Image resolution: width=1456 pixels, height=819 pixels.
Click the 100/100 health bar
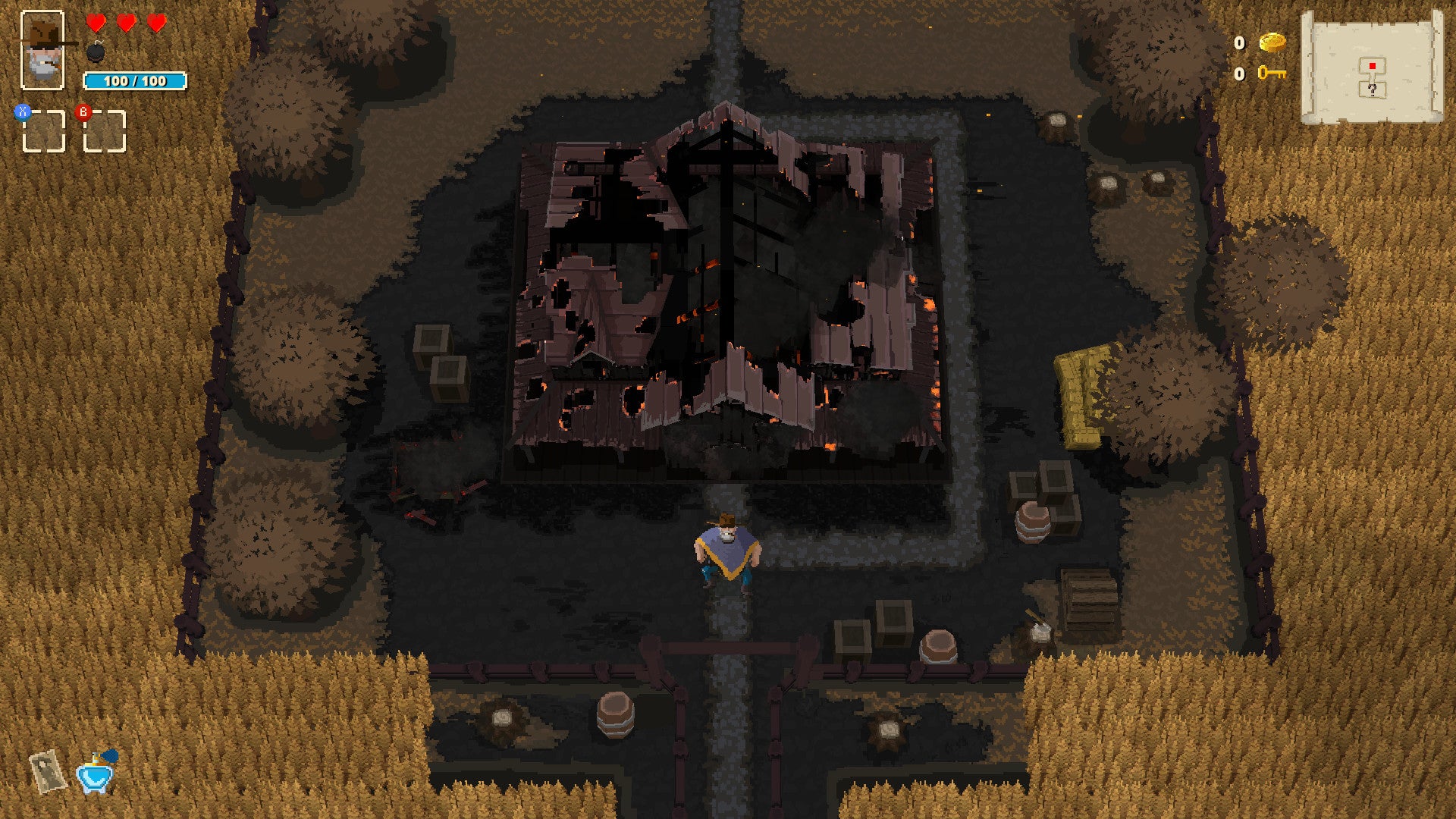[x=135, y=80]
